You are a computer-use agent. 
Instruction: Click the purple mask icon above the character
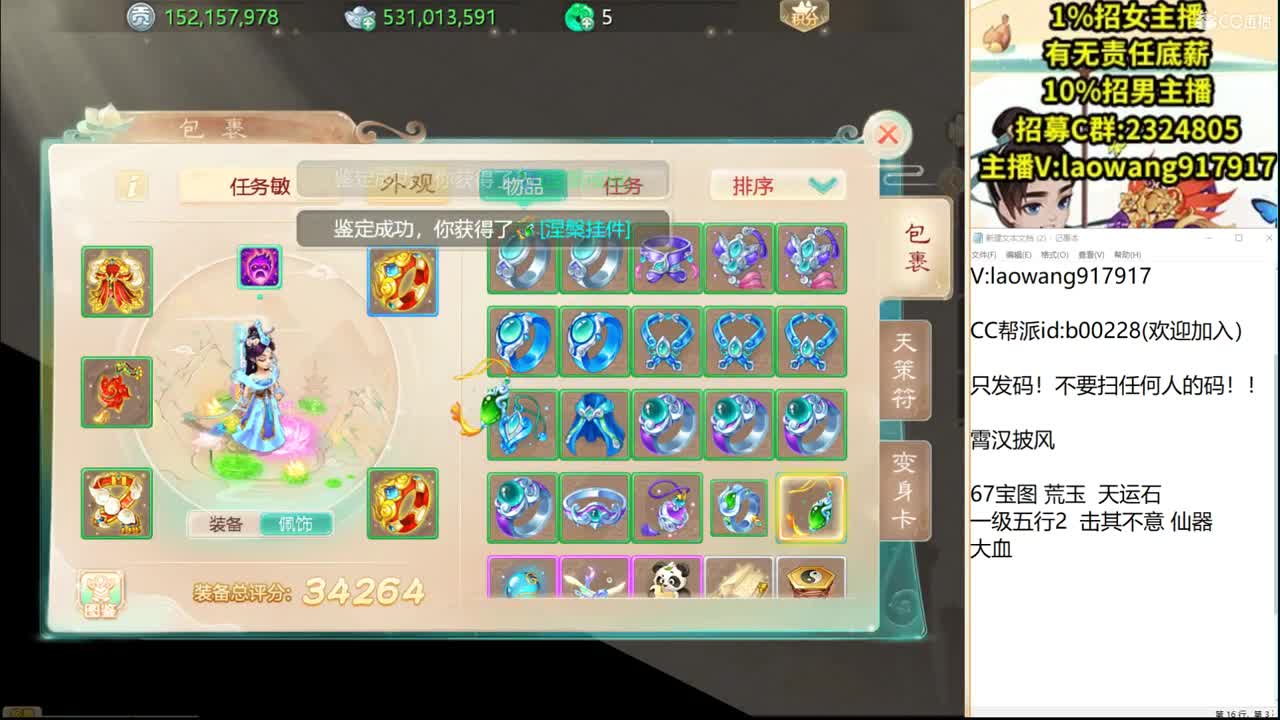click(260, 267)
